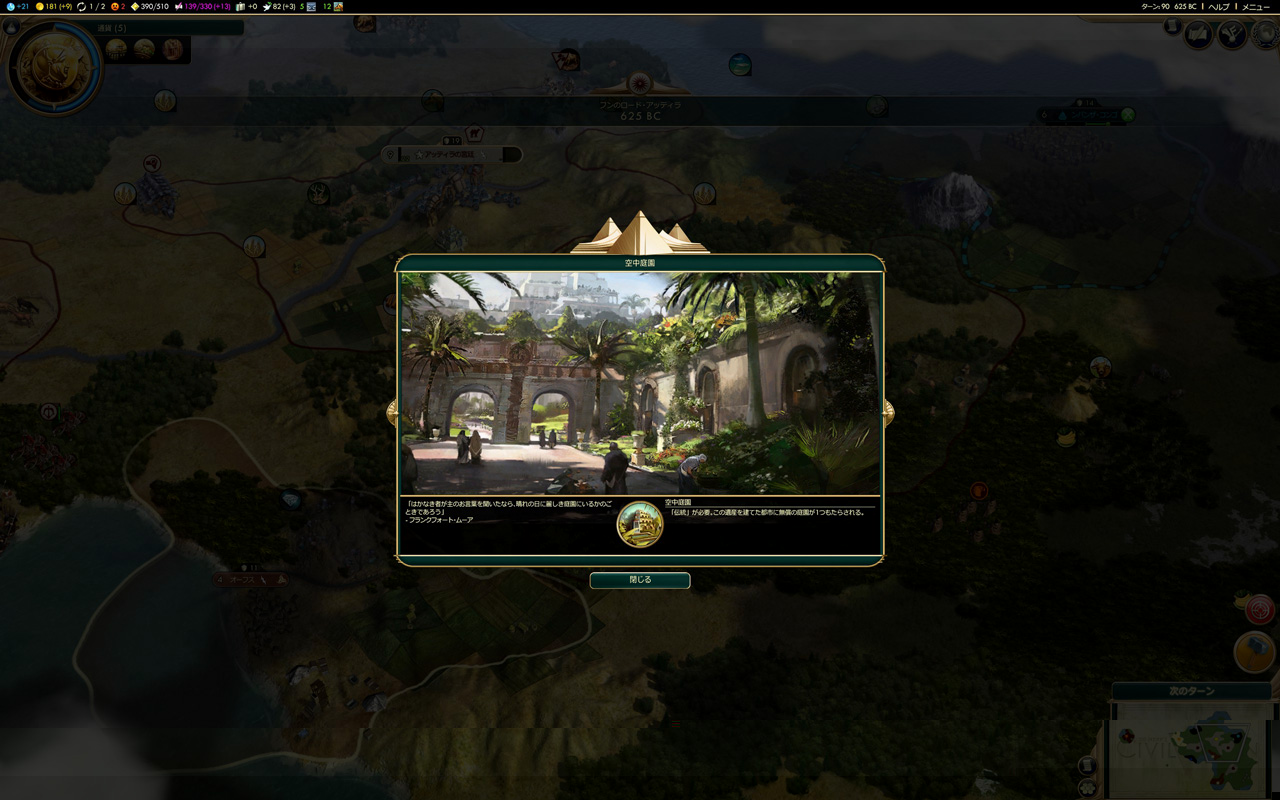This screenshot has width=1280, height=800.
Task: Click the gold treasury readout in top bar
Action: (53, 6)
